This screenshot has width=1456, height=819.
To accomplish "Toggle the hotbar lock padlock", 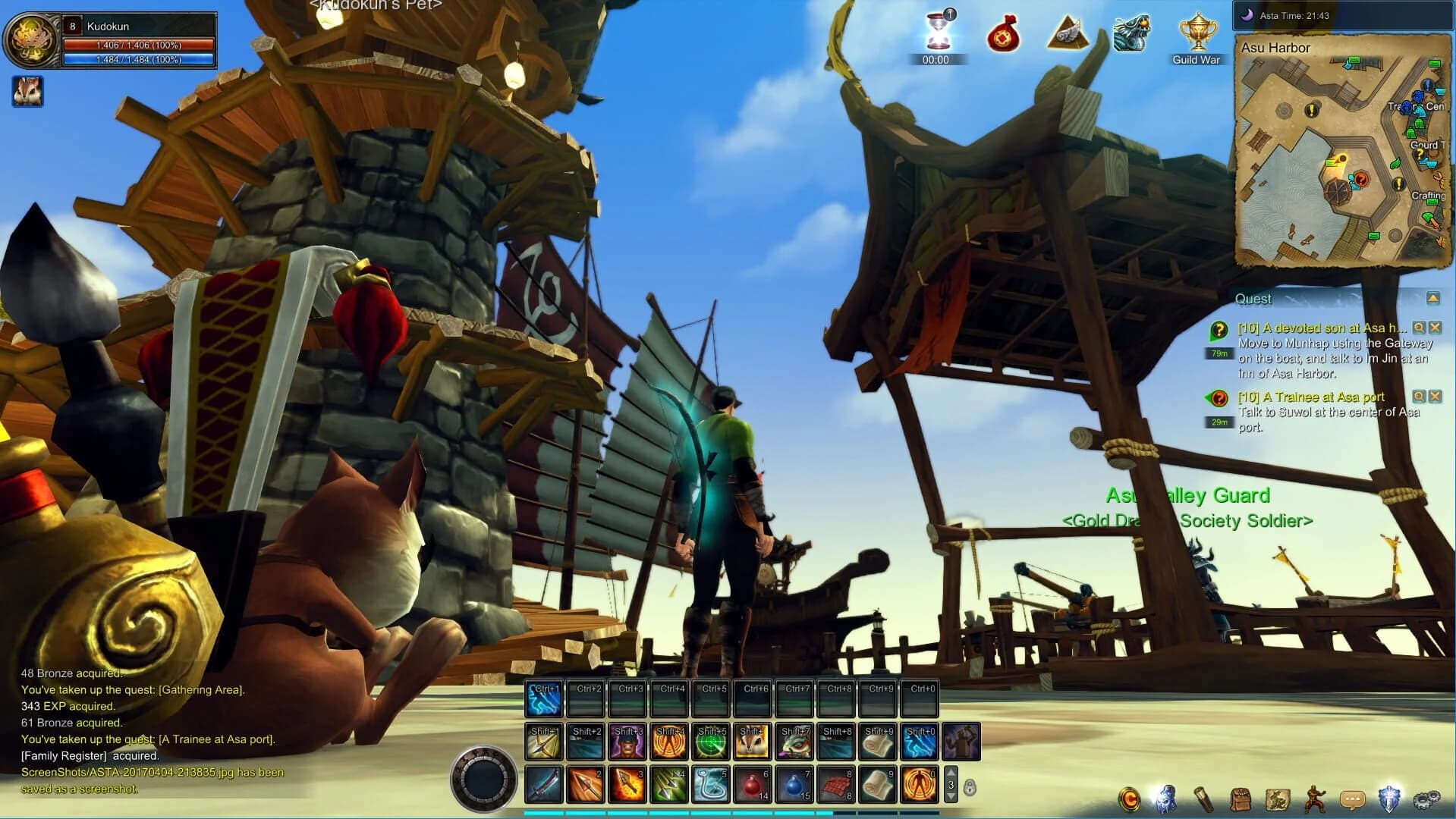I will [x=968, y=786].
